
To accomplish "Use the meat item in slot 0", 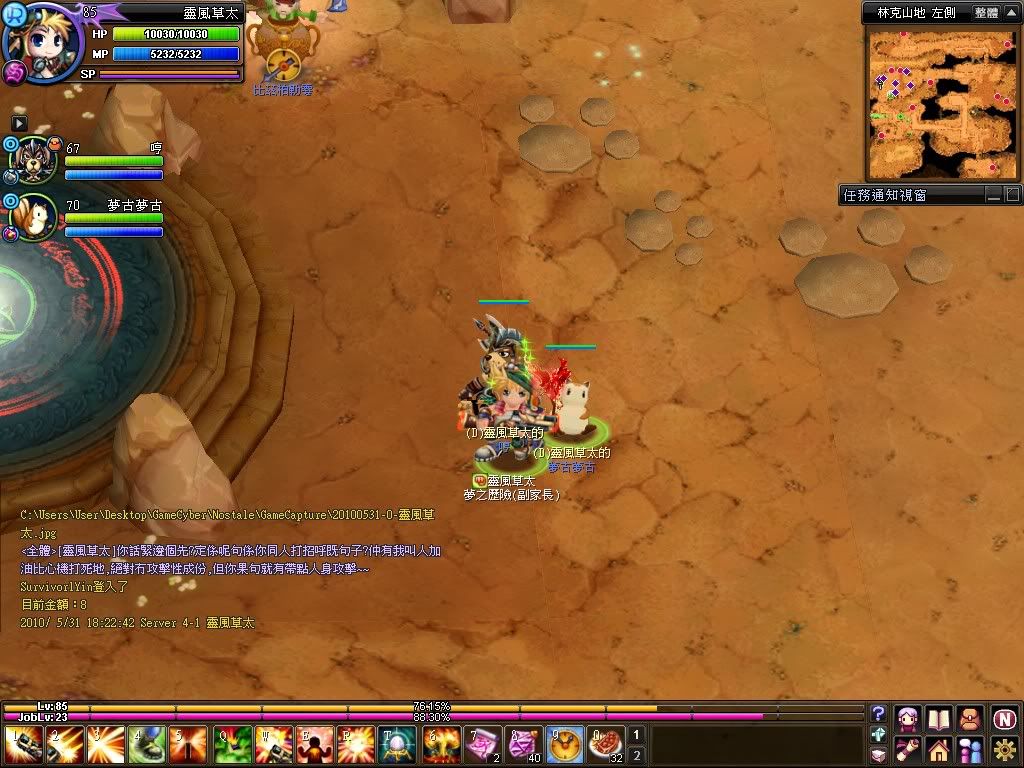I will 606,745.
